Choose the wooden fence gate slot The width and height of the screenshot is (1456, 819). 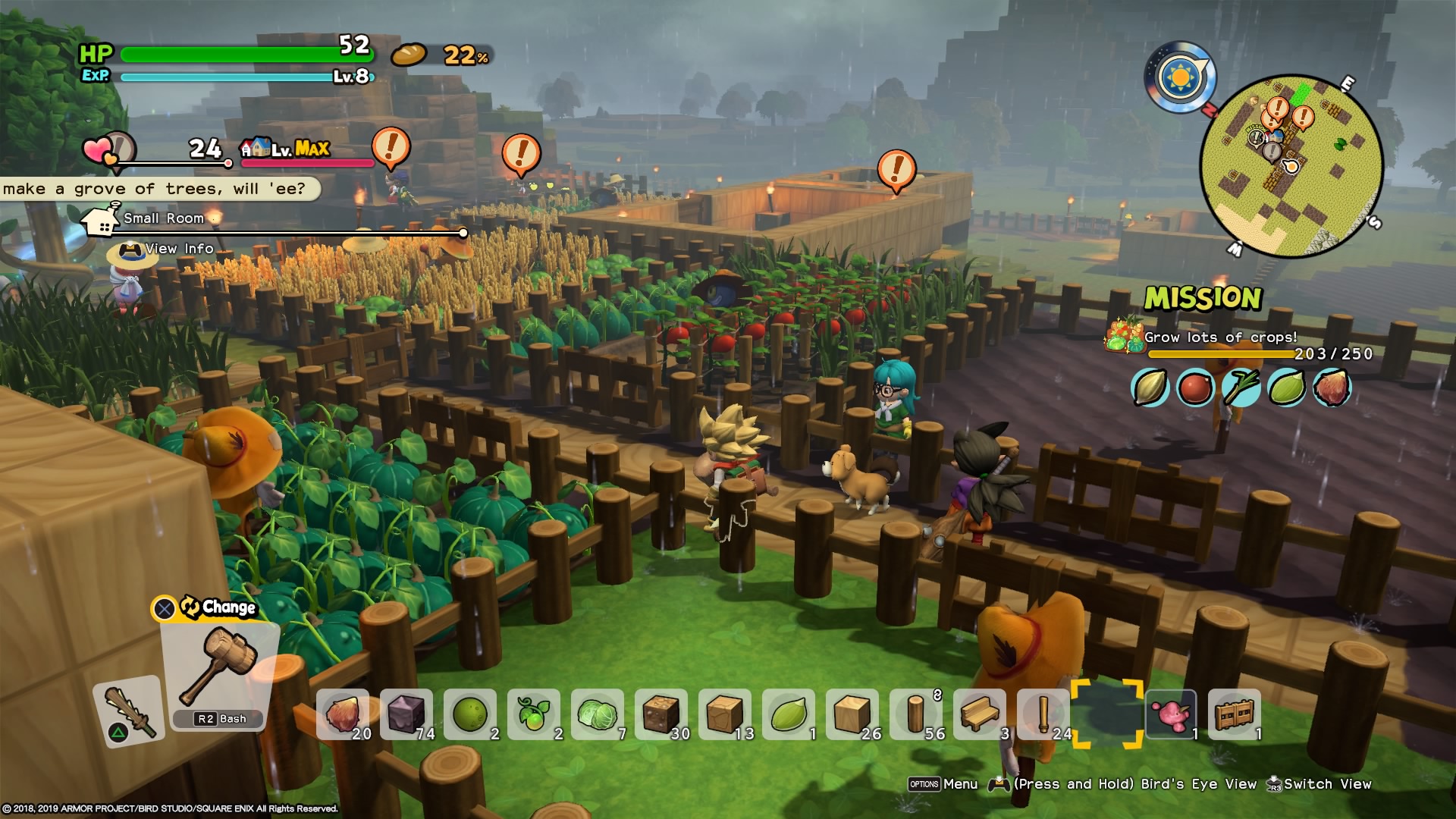[1234, 714]
